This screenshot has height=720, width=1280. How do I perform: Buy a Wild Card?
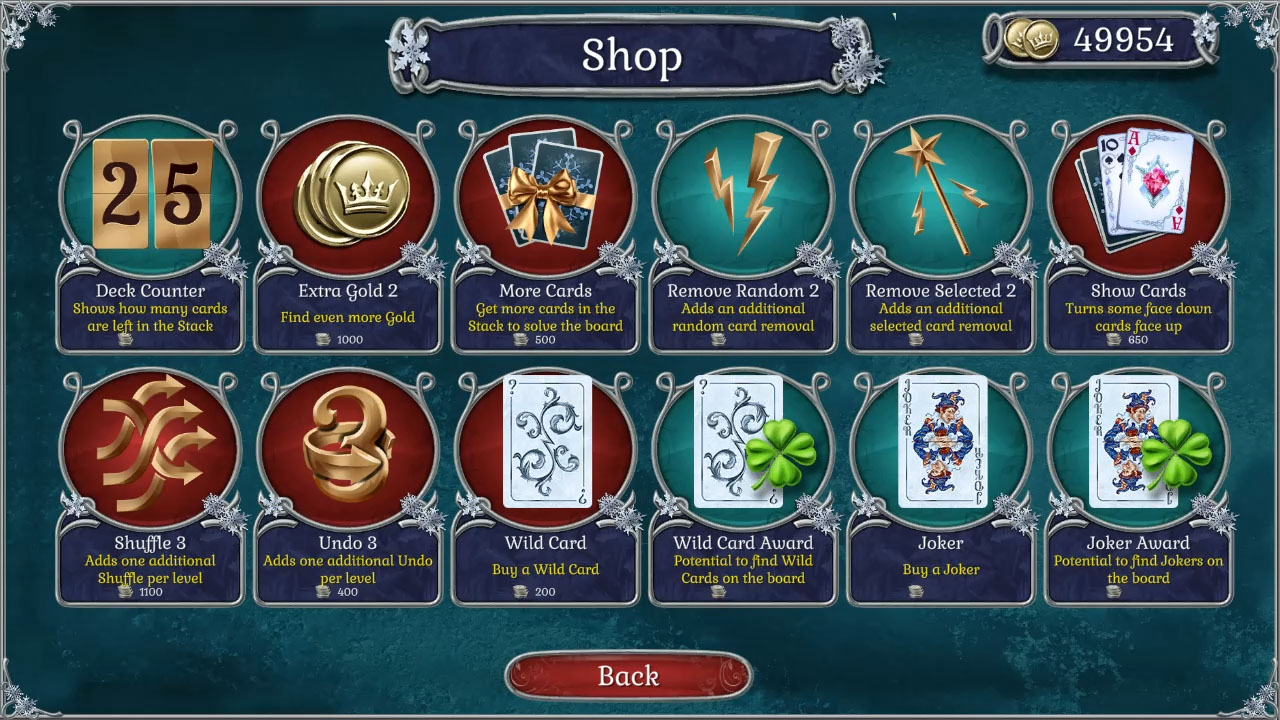[544, 445]
